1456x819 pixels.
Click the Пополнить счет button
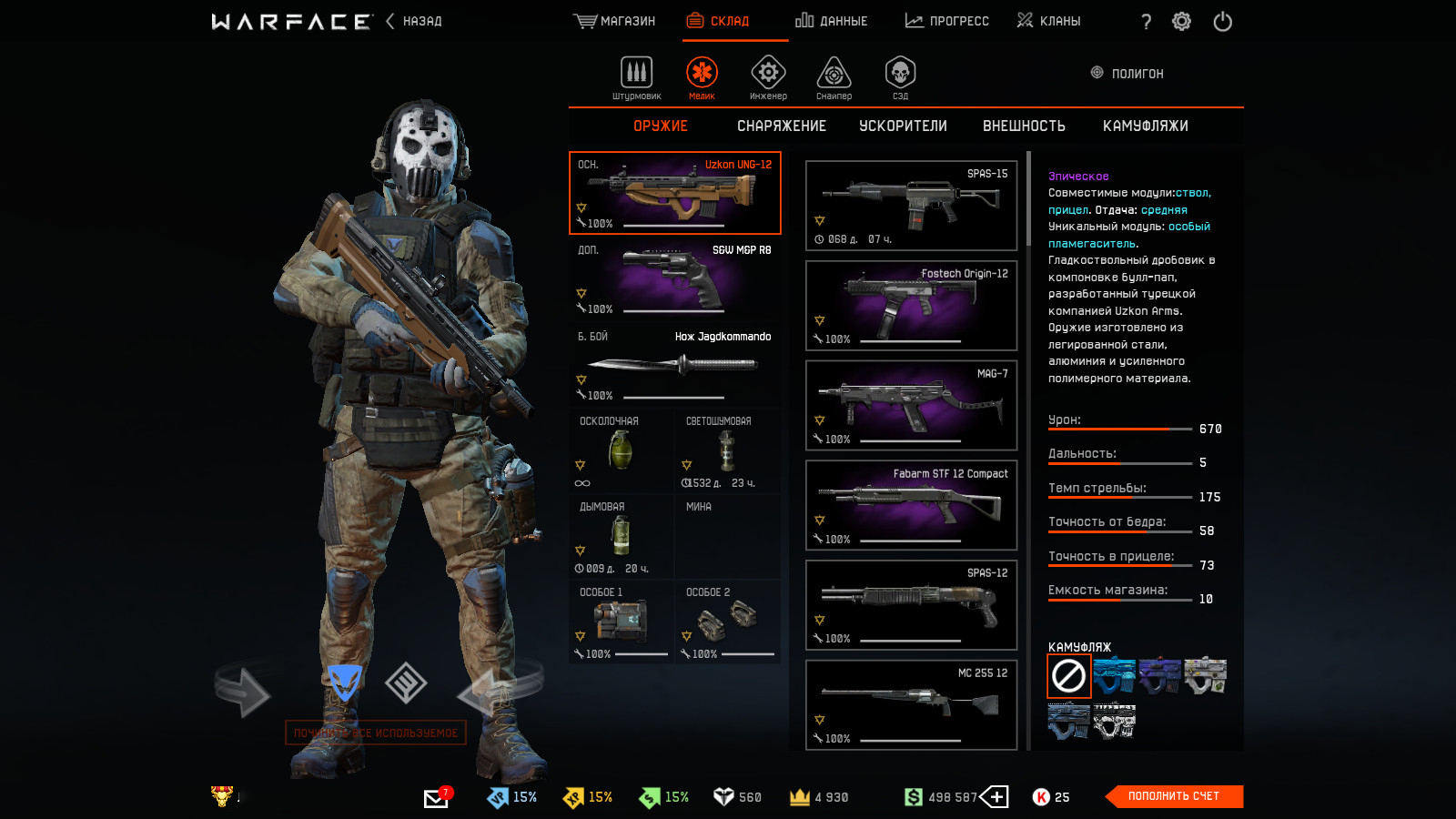point(1173,796)
